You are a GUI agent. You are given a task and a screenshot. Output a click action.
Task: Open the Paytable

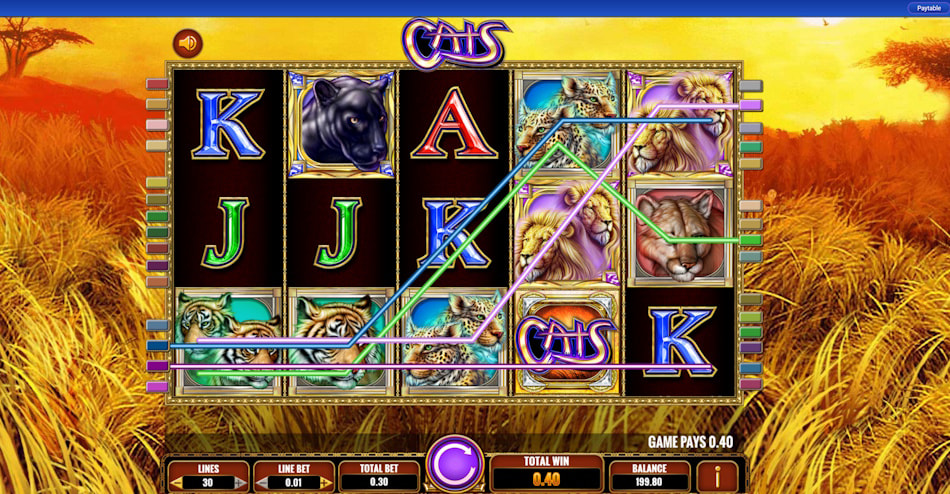coord(927,8)
